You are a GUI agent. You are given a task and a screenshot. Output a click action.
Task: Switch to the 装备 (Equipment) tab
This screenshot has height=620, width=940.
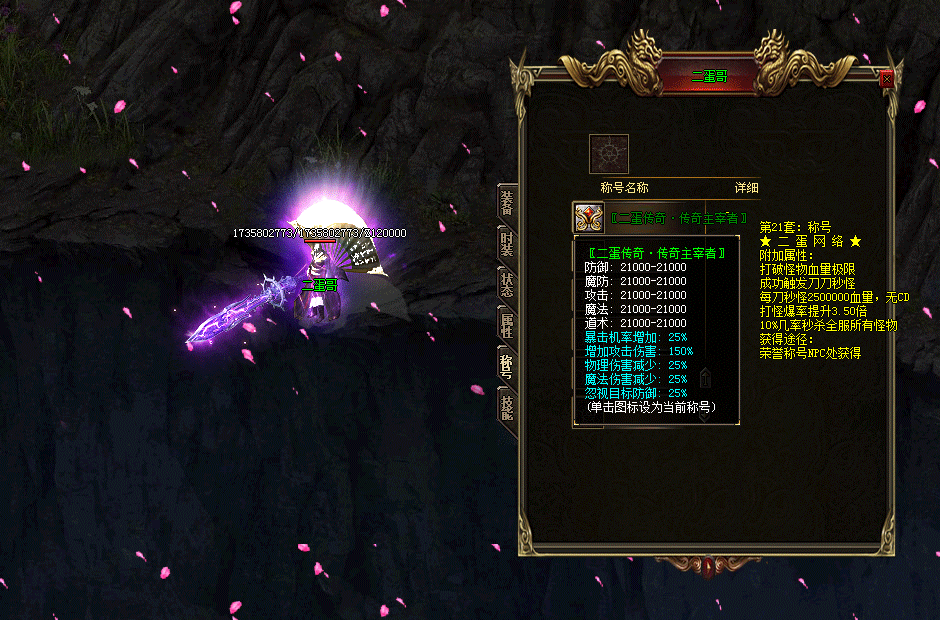tap(507, 203)
